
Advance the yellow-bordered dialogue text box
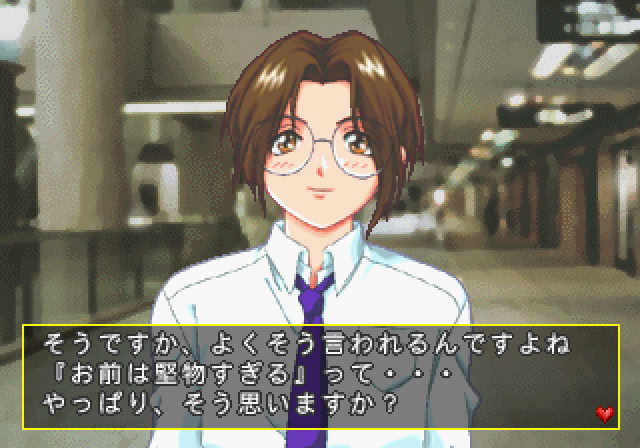click(x=320, y=377)
